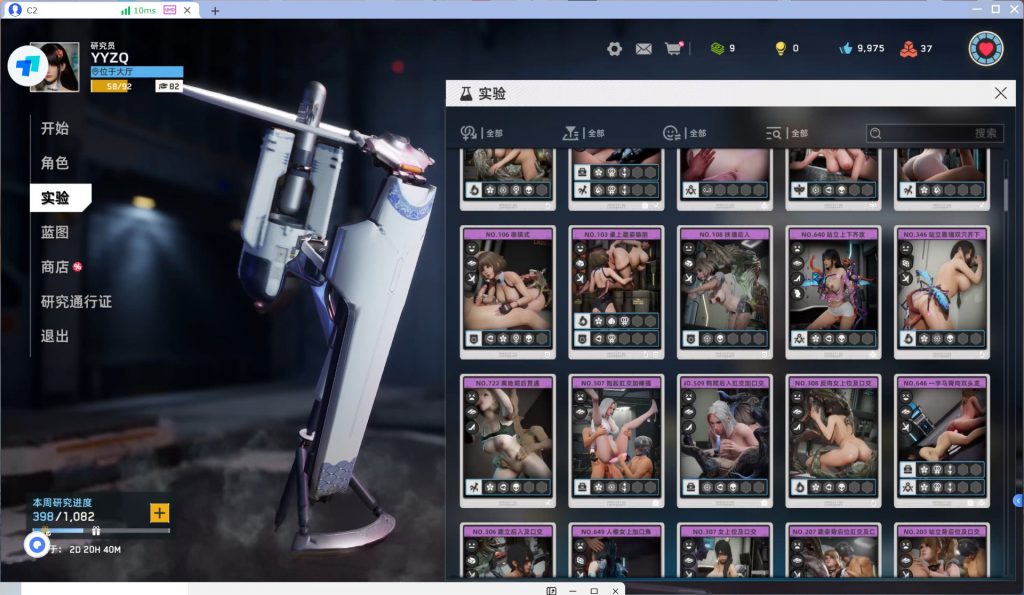Open settings via the gear icon
This screenshot has width=1024, height=595.
614,48
